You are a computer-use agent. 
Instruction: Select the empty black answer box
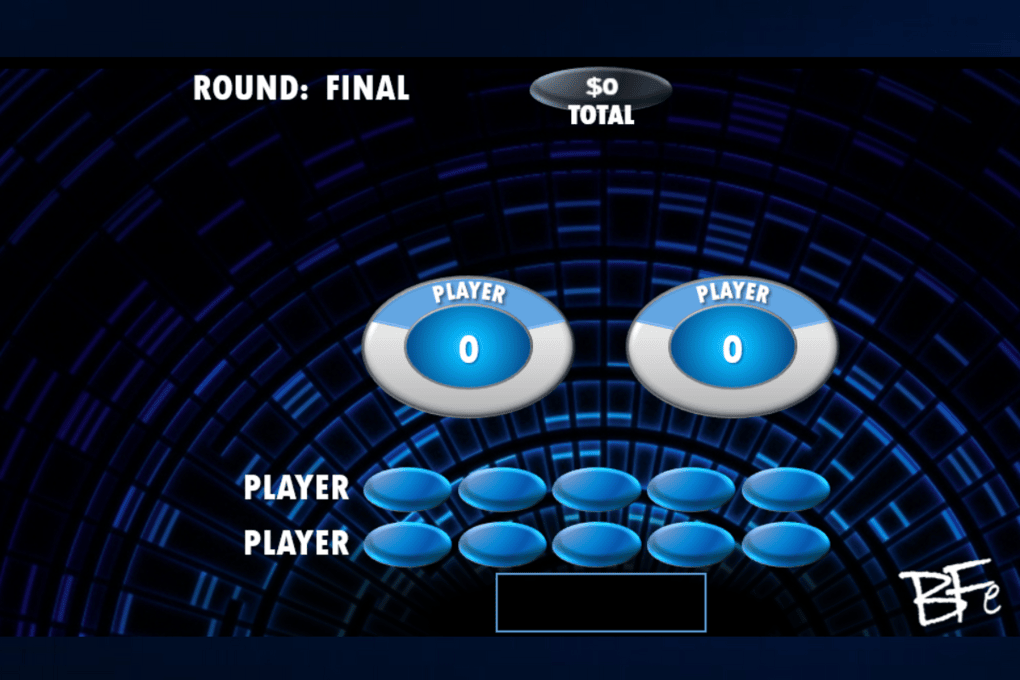(x=601, y=603)
